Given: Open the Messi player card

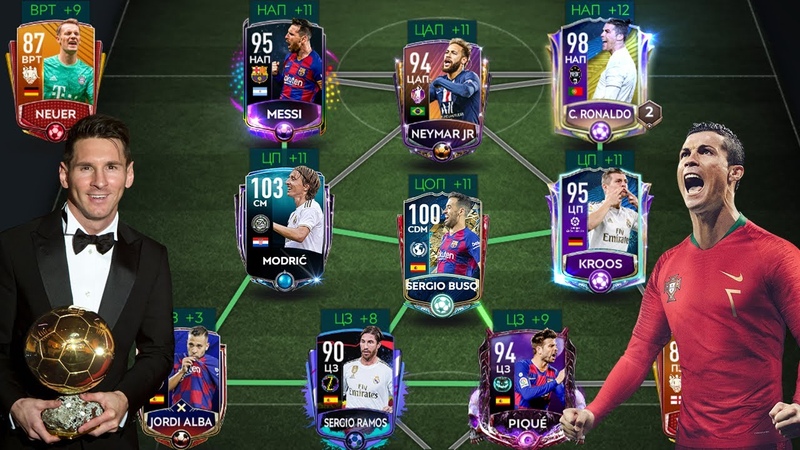Looking at the screenshot, I should [284, 75].
